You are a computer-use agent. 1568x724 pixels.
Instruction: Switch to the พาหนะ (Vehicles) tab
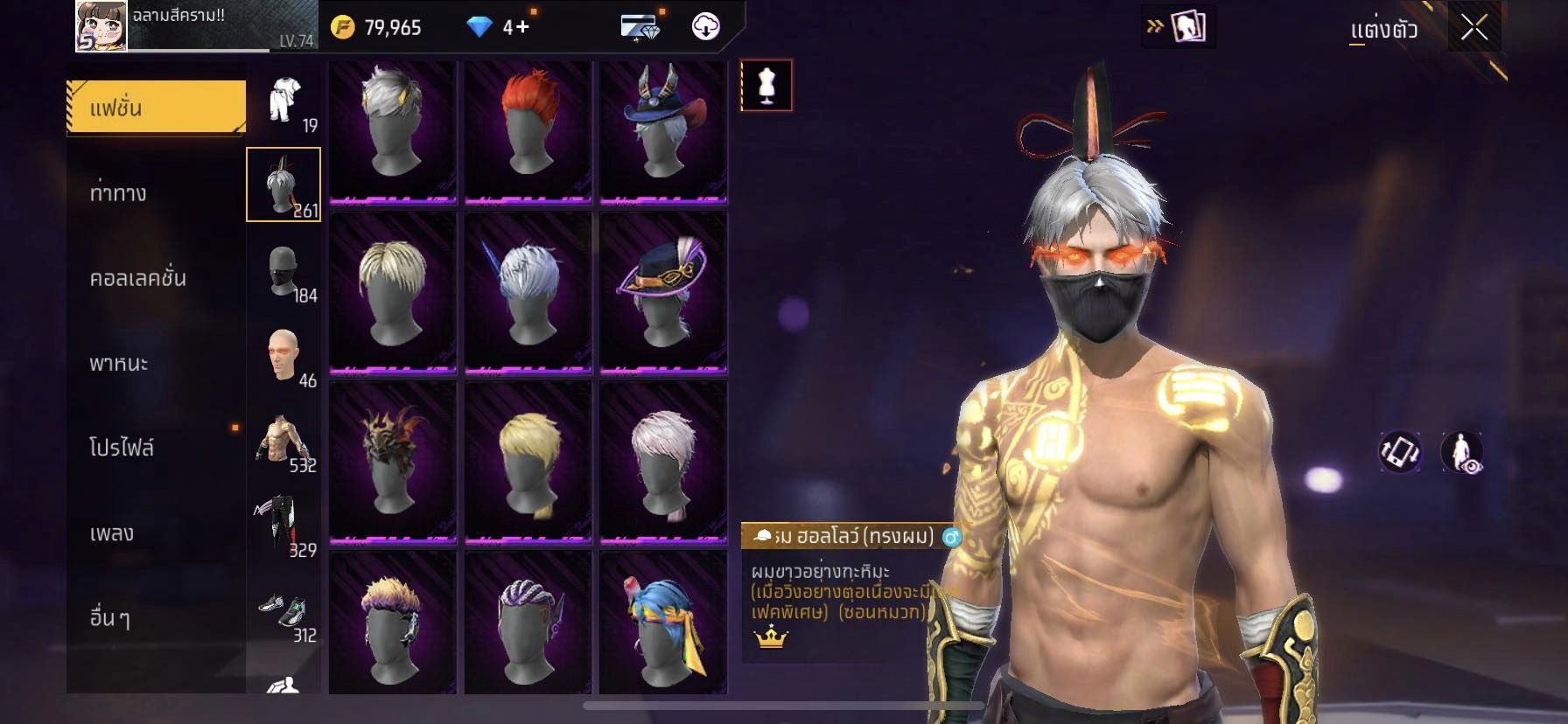[x=119, y=363]
